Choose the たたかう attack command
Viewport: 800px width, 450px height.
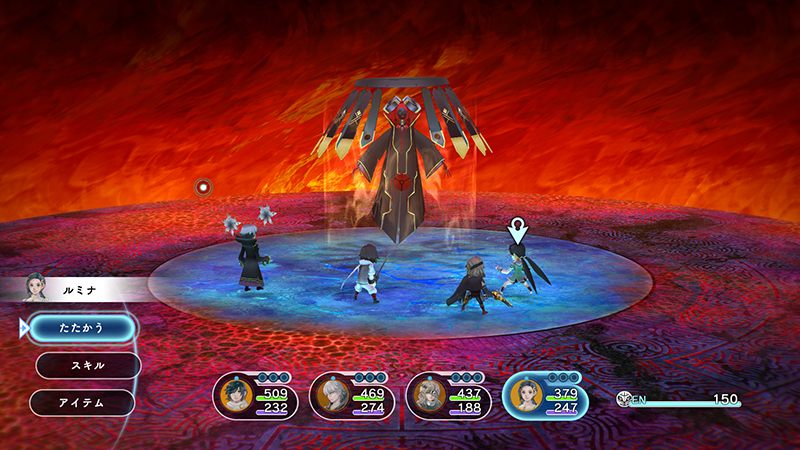tap(81, 327)
